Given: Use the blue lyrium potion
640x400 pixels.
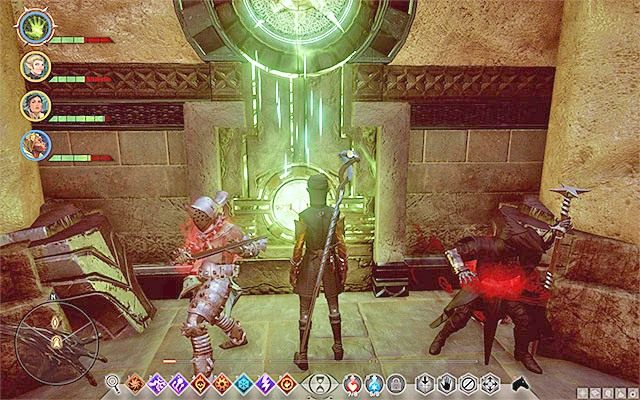Looking at the screenshot, I should tap(372, 382).
